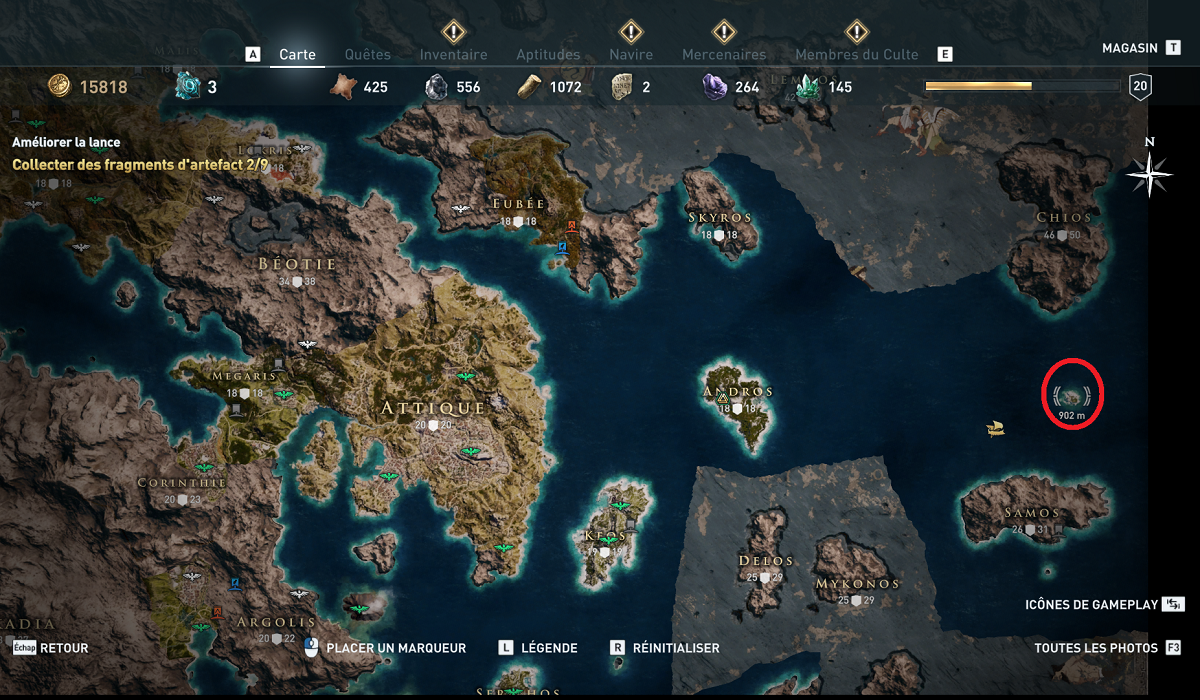The height and width of the screenshot is (700, 1200).
Task: Switch to the Carte tab
Action: point(297,54)
